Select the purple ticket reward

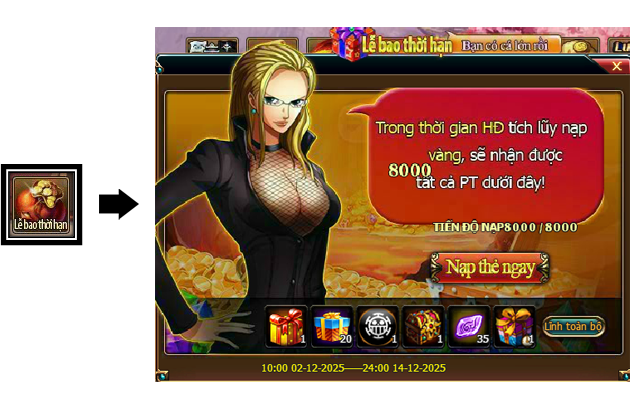(x=470, y=326)
